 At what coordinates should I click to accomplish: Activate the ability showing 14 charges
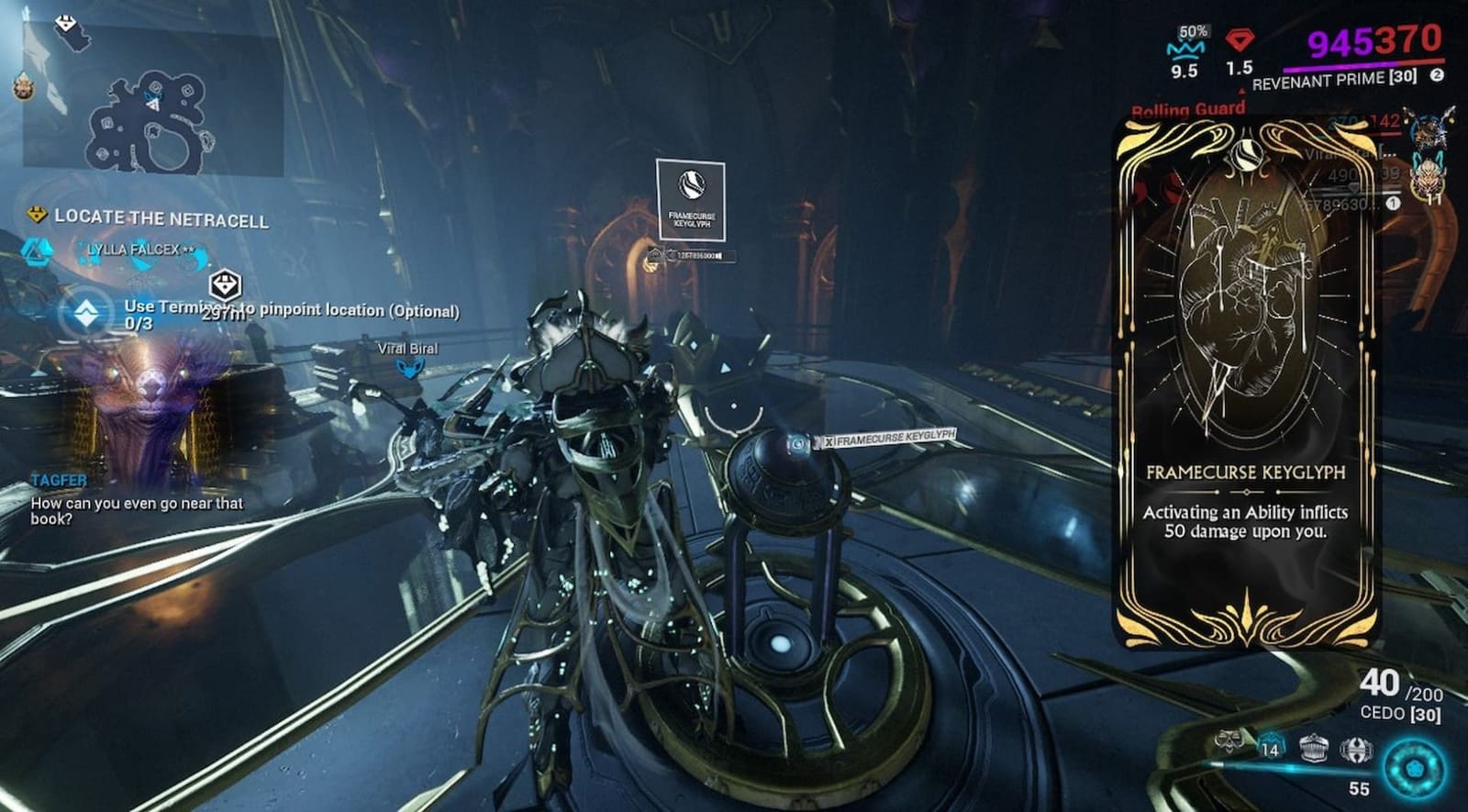click(x=1271, y=745)
